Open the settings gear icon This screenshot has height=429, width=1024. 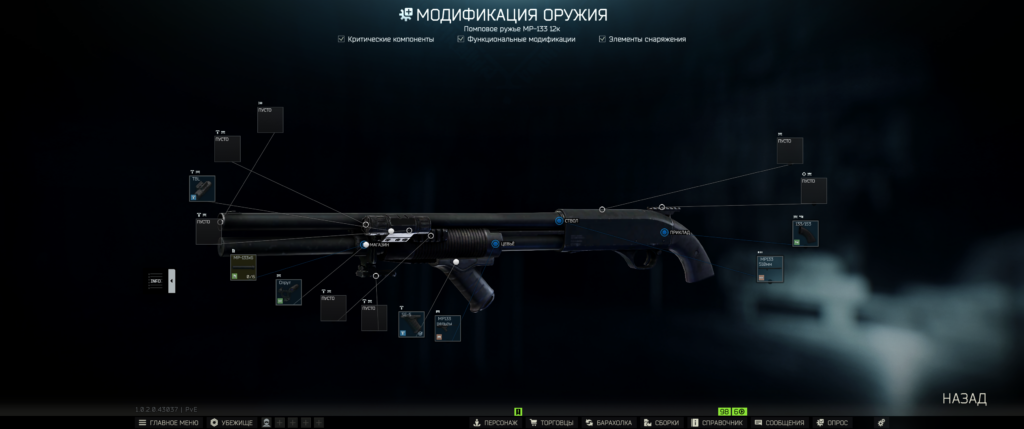881,423
